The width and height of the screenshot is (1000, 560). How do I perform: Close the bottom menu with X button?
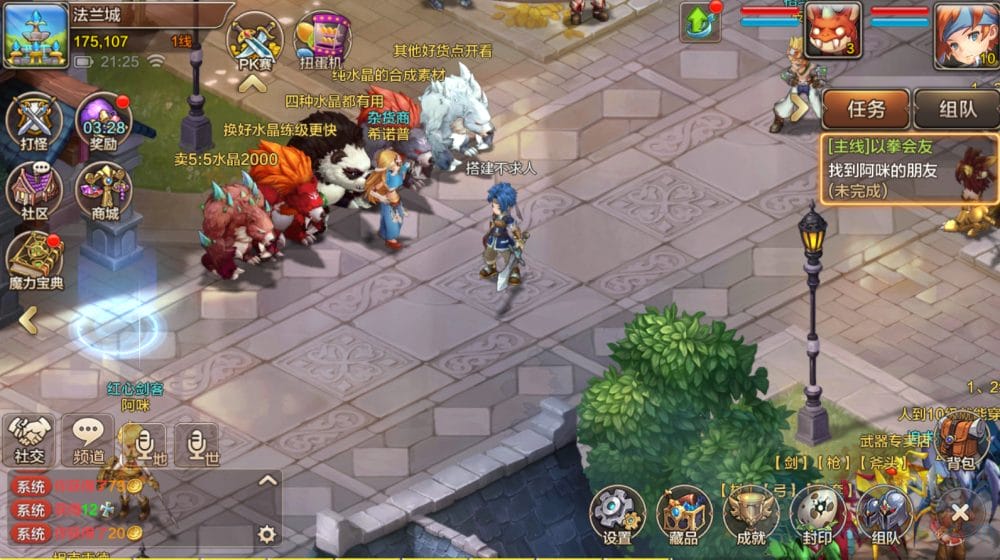(x=961, y=513)
